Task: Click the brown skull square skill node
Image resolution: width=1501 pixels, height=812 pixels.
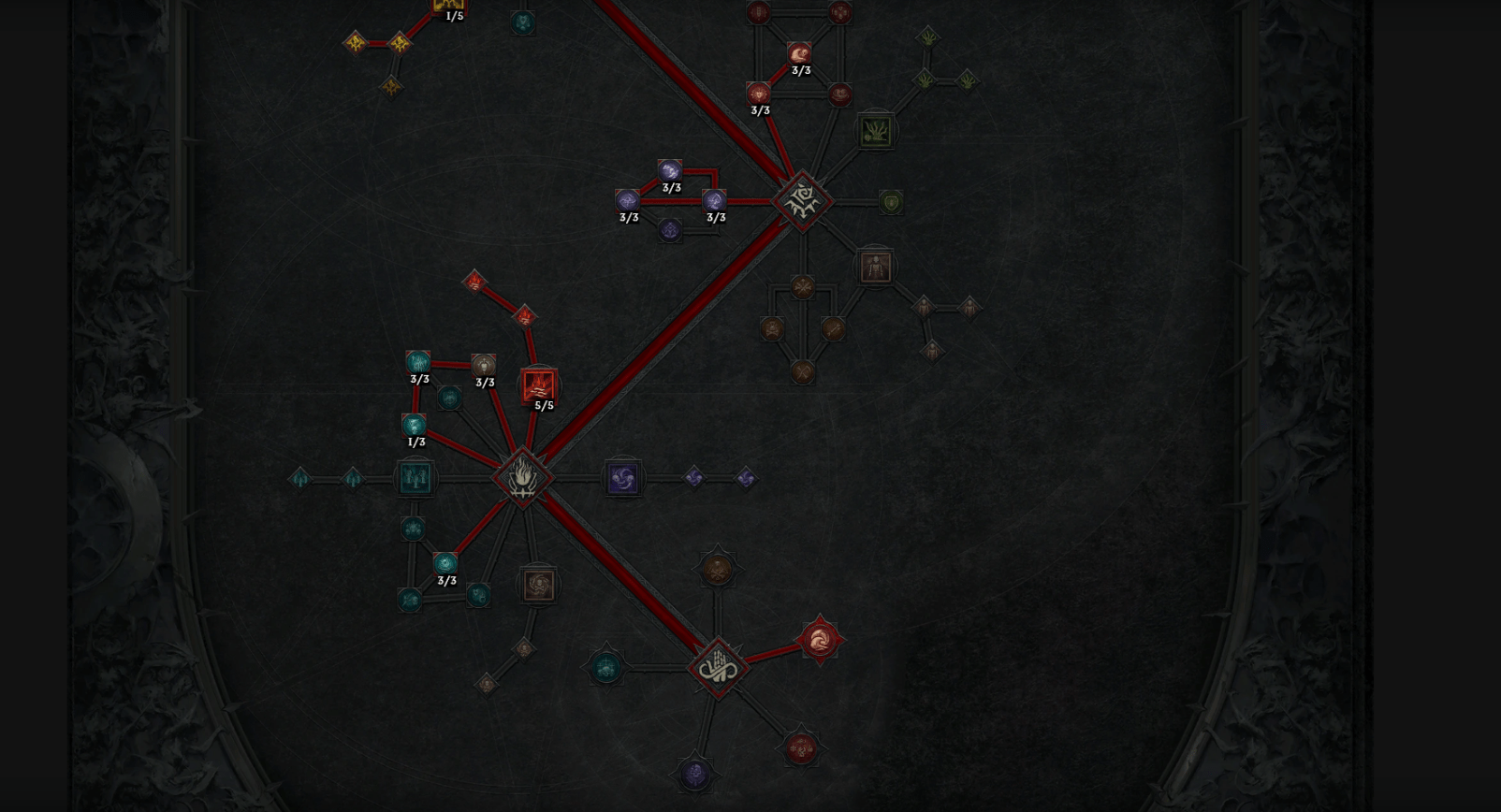Action: [538, 584]
